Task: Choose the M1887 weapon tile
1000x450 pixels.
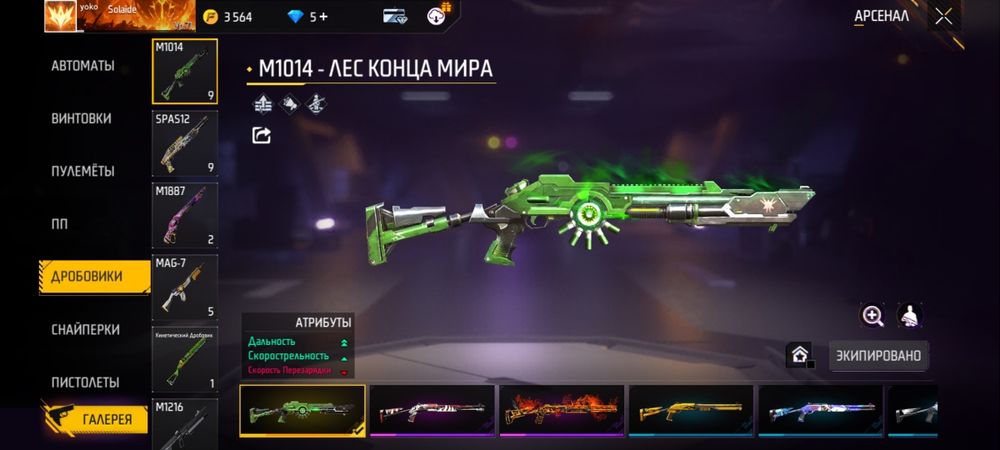Action: [184, 215]
